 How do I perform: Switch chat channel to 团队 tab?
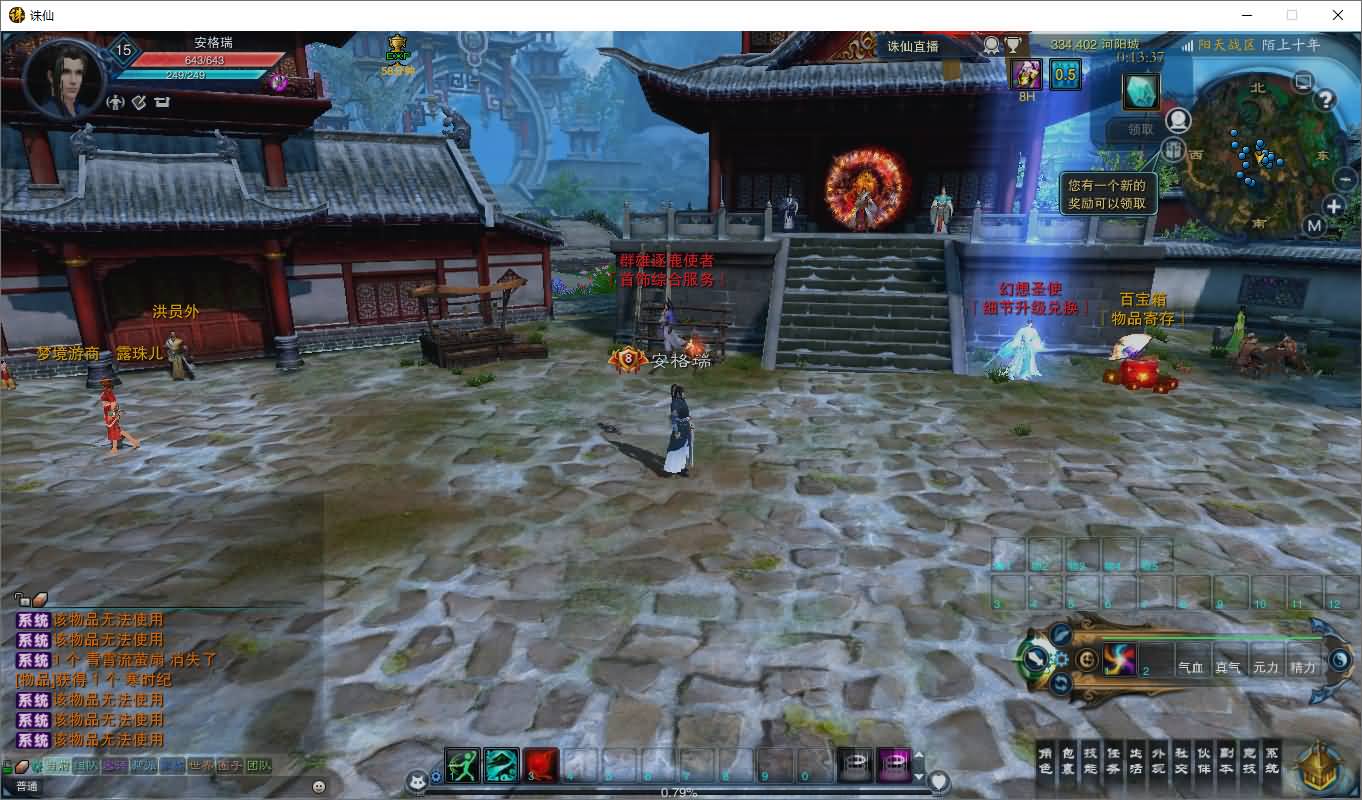[259, 766]
